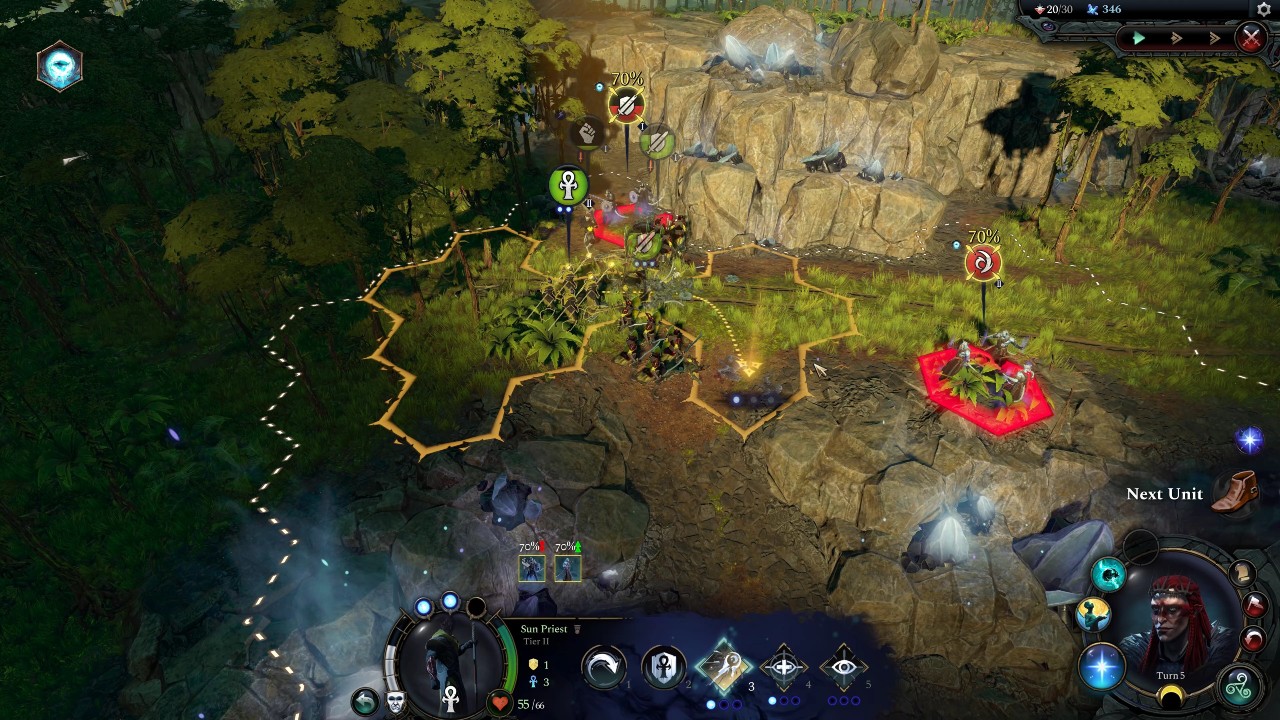Start combat playback with the green play arrow
The width and height of the screenshot is (1280, 720).
(1139, 37)
